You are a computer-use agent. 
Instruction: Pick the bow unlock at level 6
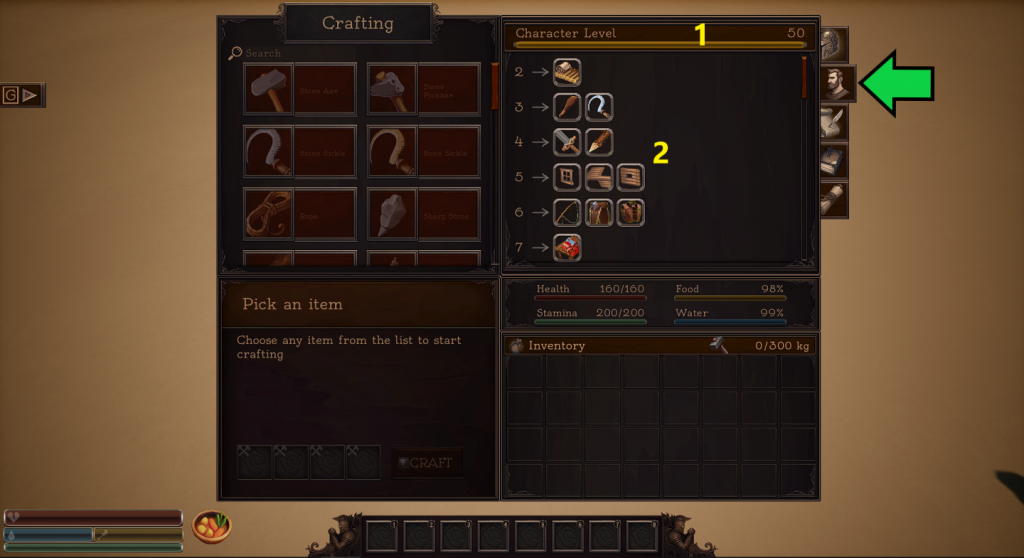pyautogui.click(x=567, y=212)
